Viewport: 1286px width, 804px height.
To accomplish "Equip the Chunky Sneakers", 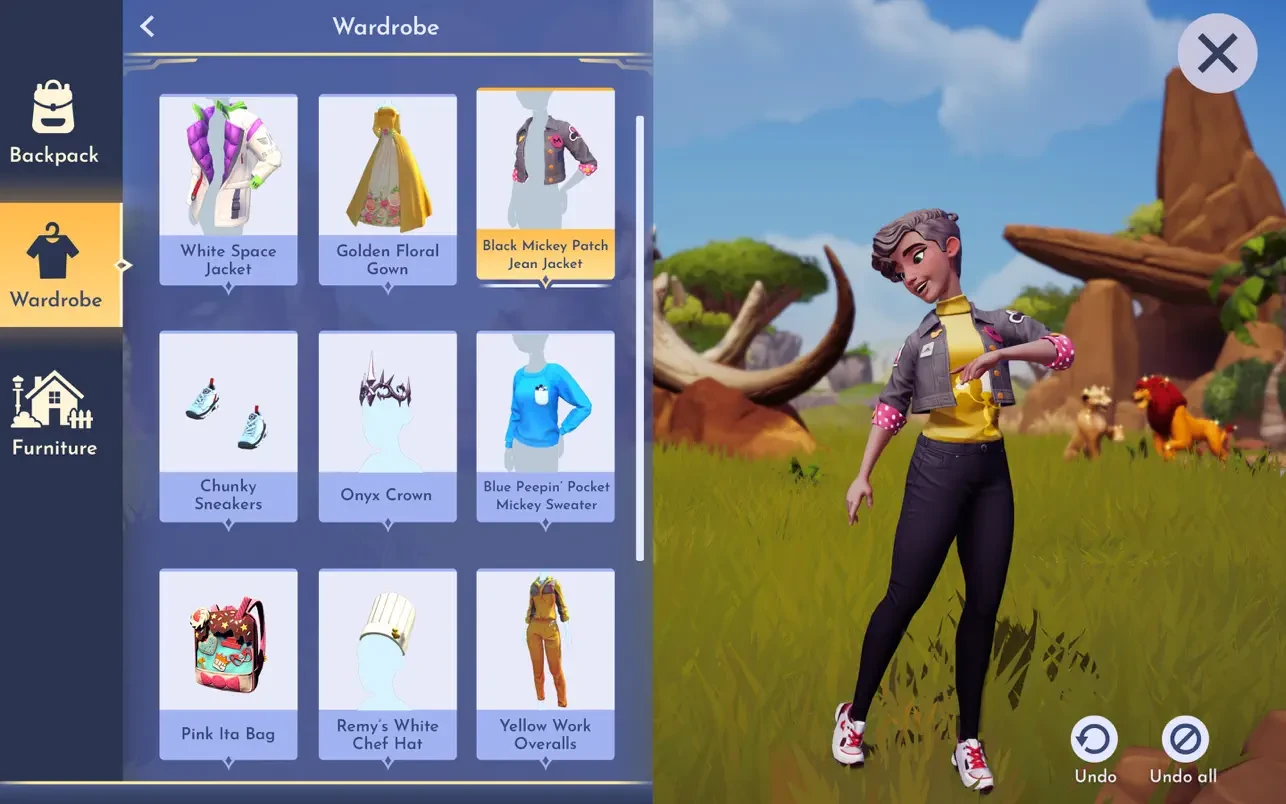I will (x=228, y=425).
